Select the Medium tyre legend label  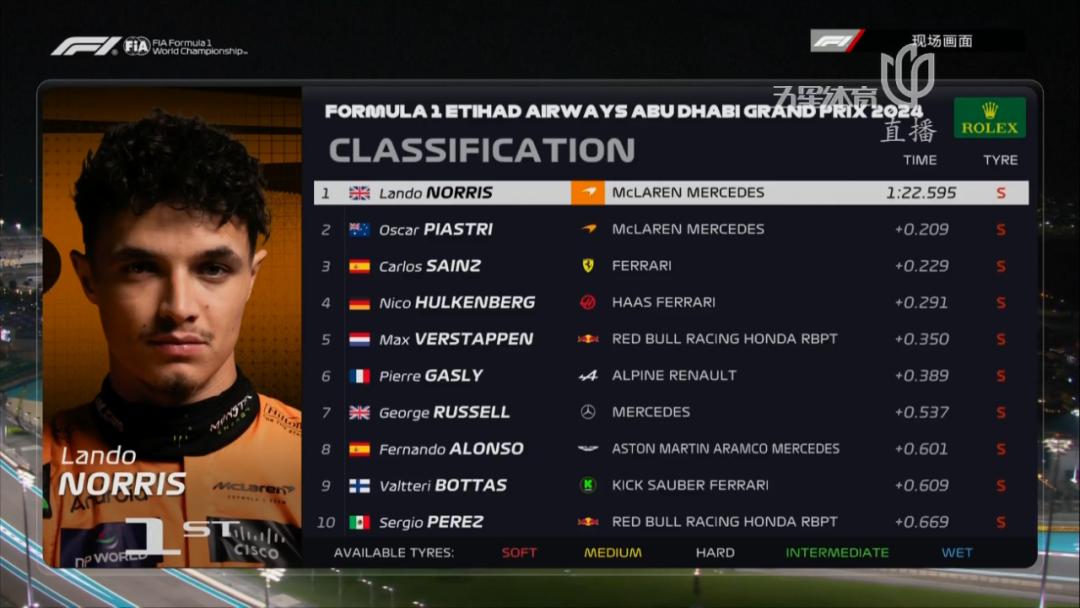(x=613, y=553)
